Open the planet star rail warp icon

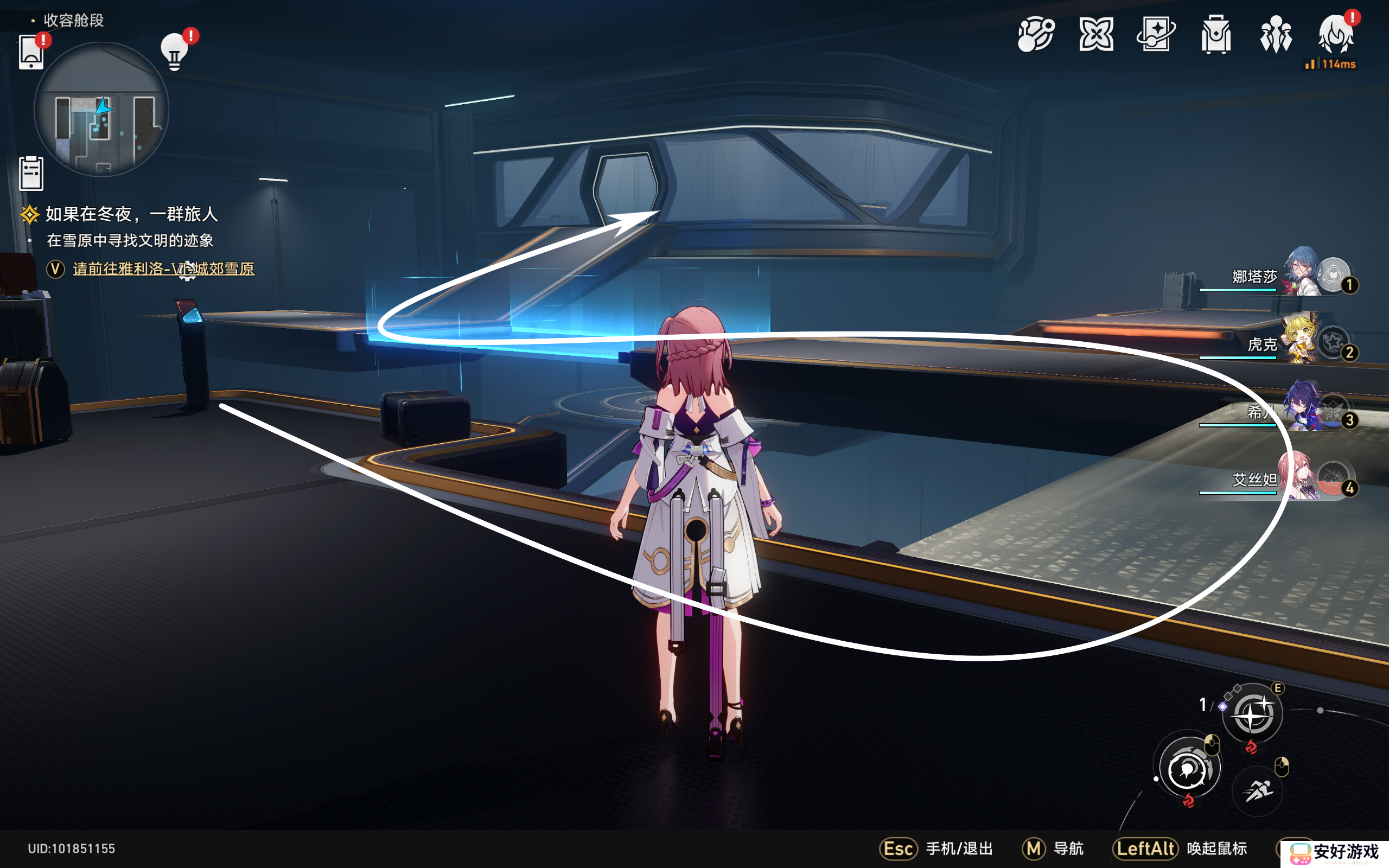[1036, 35]
